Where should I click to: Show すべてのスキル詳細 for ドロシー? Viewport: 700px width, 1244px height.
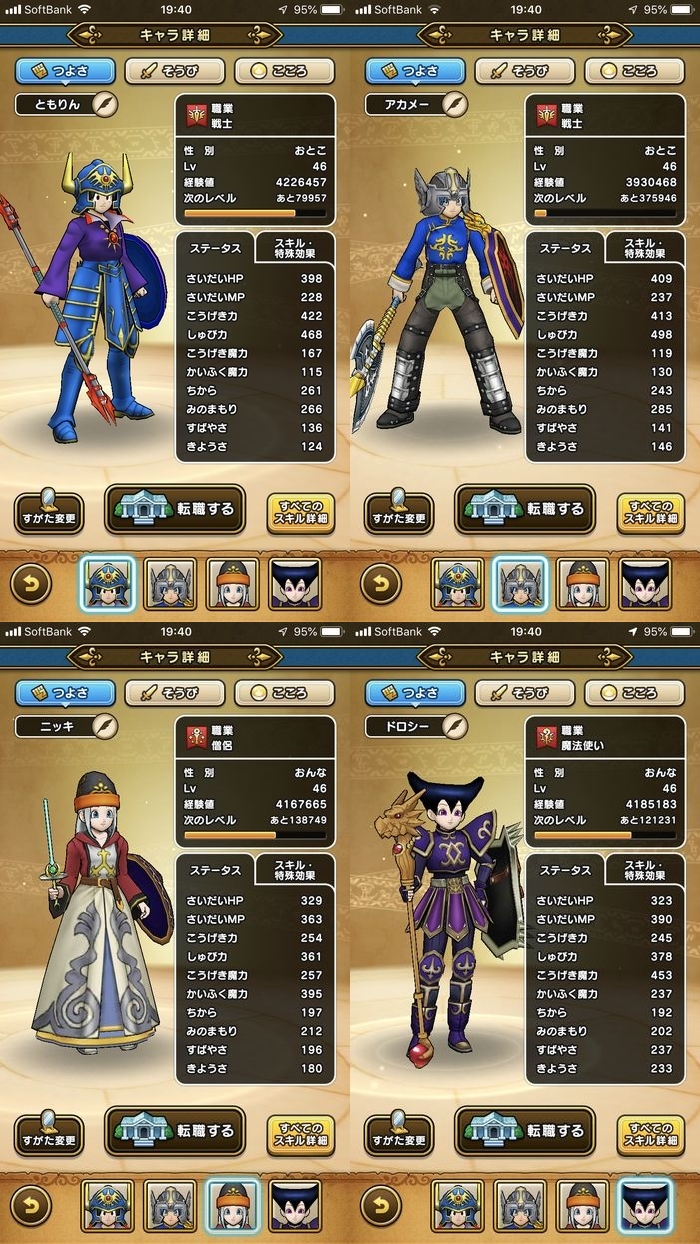click(x=650, y=1135)
